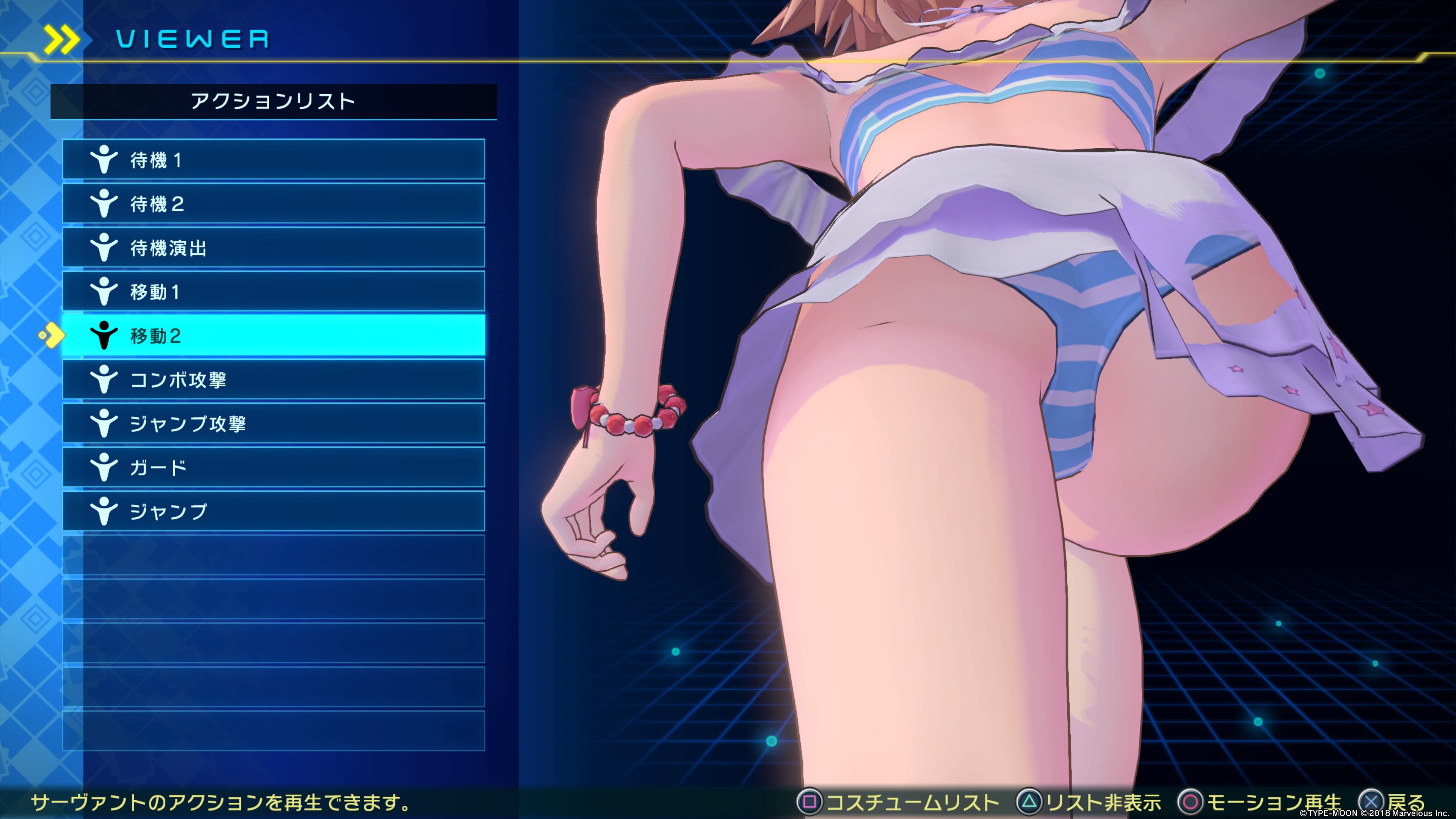Play the 待機演出 action
This screenshot has height=819, width=1456.
(x=273, y=248)
